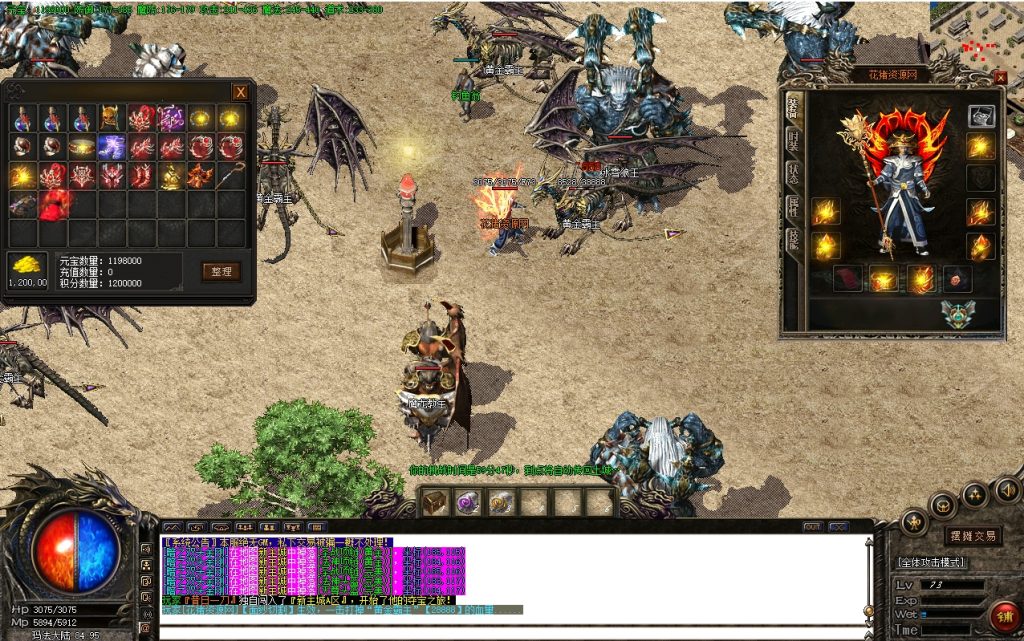Screen dimensions: 1024x641
Task: Select the golden horned helmet item
Action: pos(110,118)
